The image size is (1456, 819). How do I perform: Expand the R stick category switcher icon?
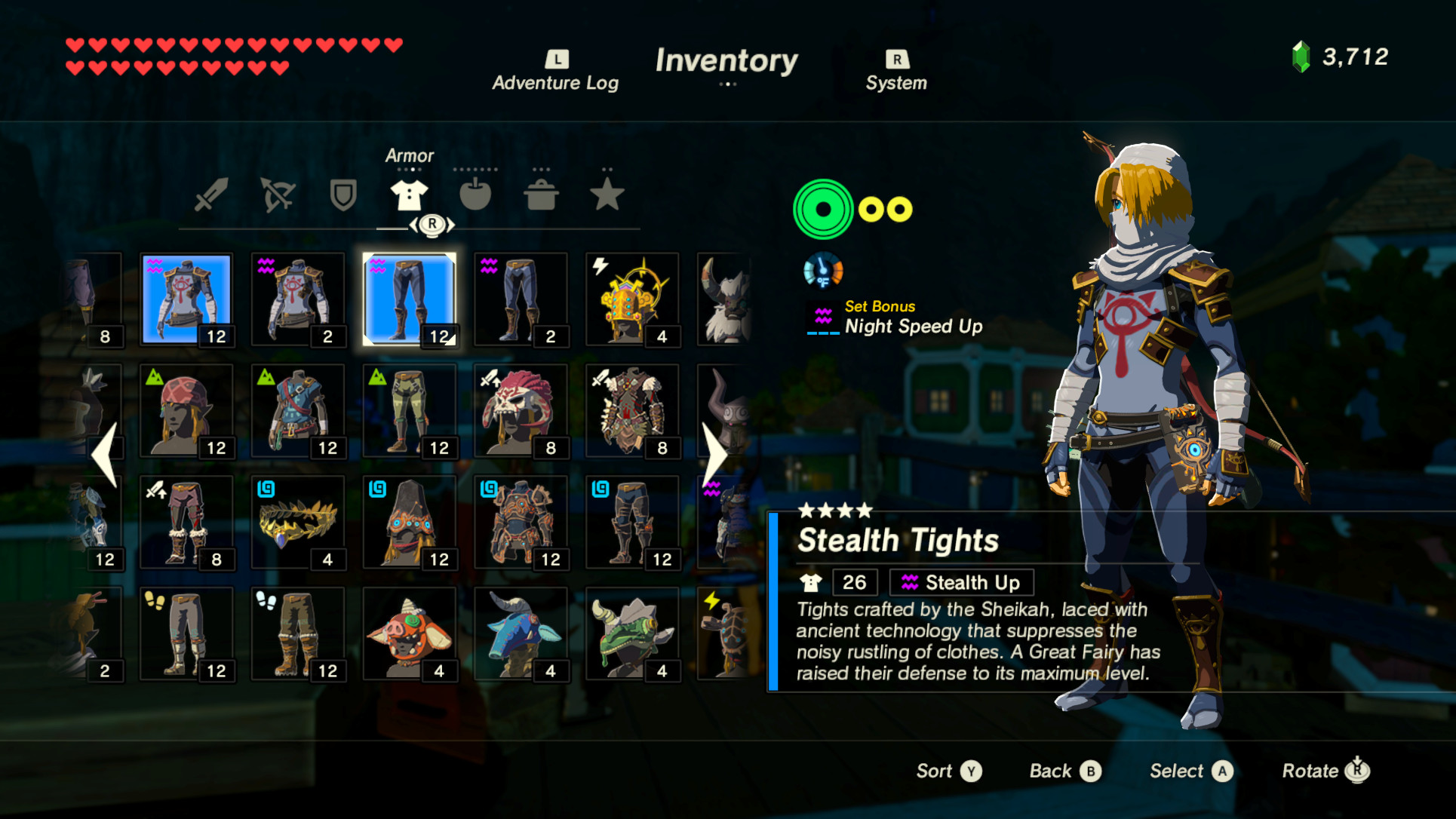click(432, 224)
